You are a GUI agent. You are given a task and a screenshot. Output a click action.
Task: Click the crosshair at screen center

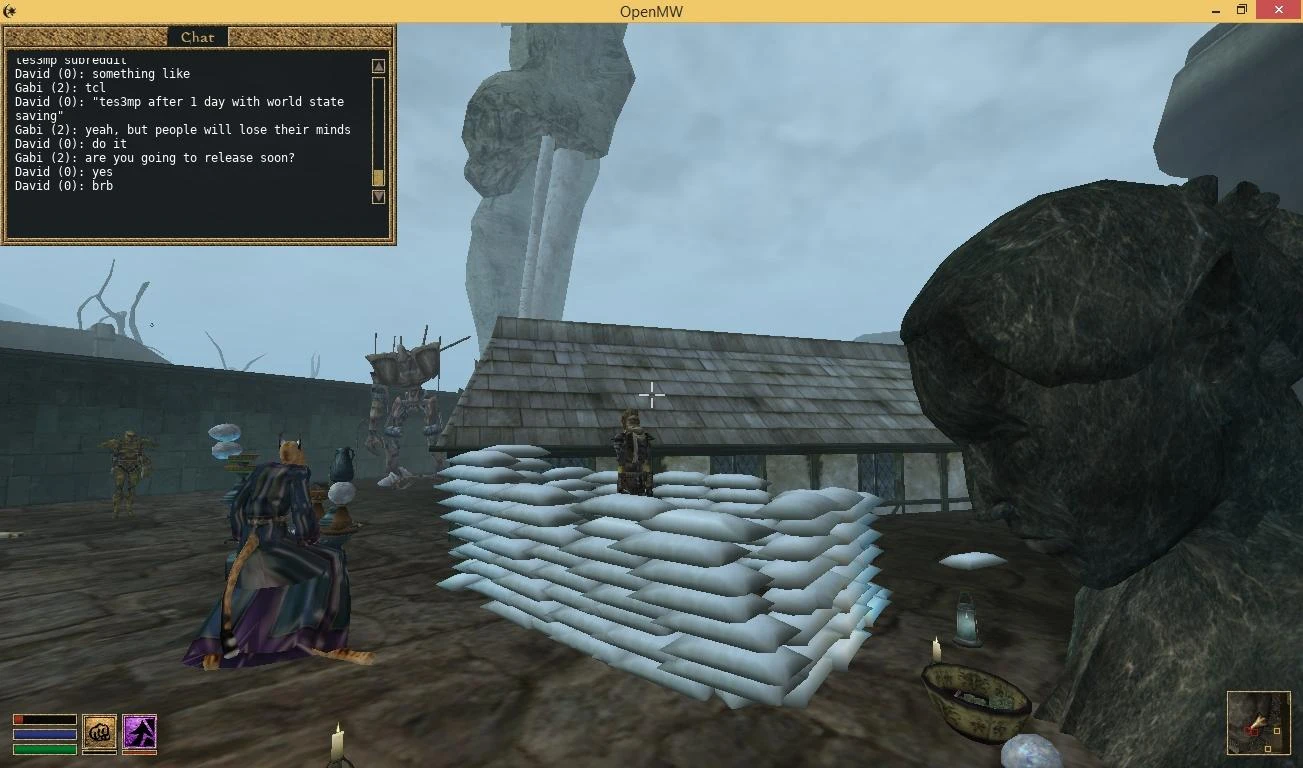tap(652, 396)
